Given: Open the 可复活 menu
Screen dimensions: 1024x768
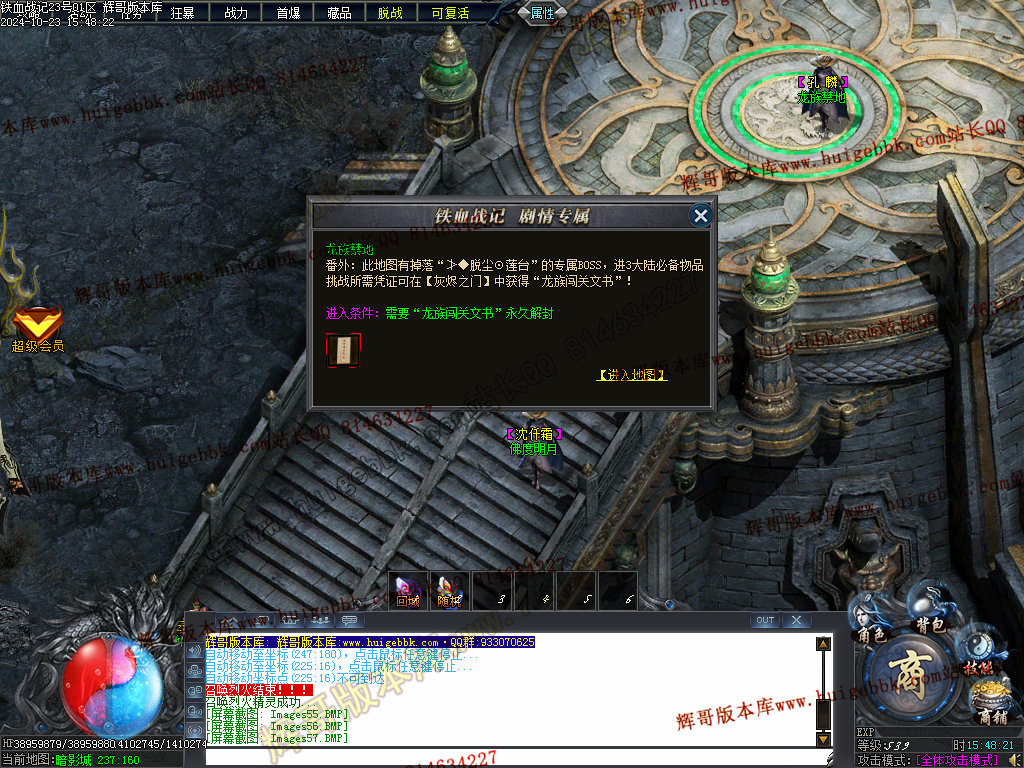Looking at the screenshot, I should (450, 13).
